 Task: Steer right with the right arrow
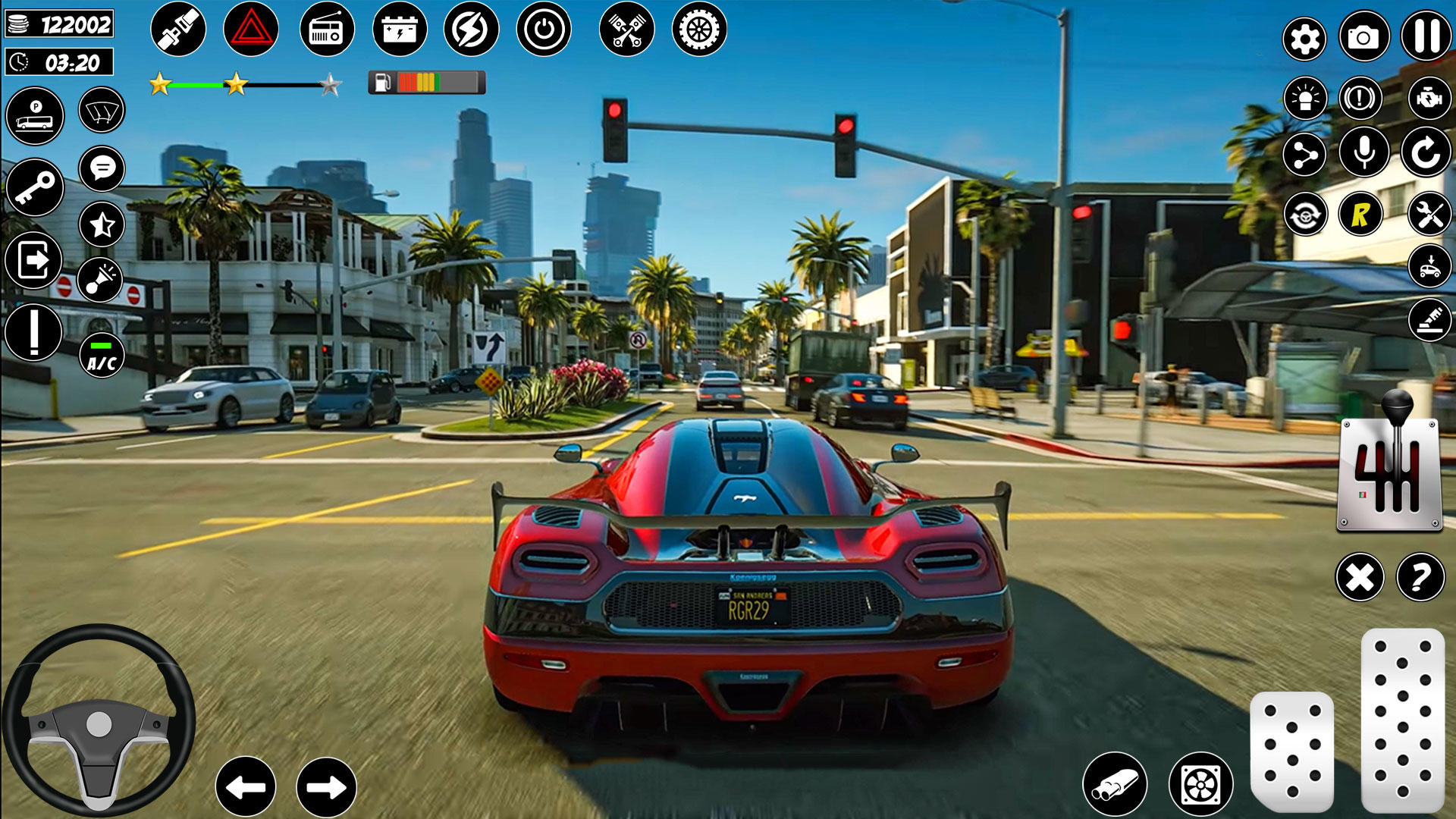tap(326, 787)
